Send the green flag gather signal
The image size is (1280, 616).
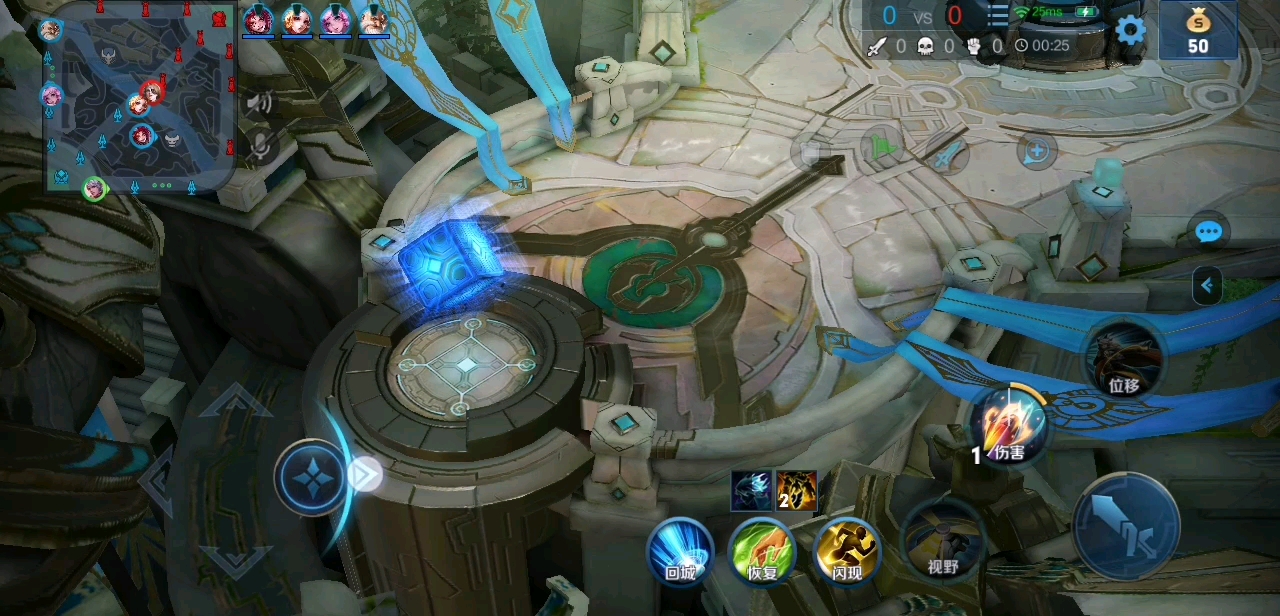pyautogui.click(x=881, y=149)
